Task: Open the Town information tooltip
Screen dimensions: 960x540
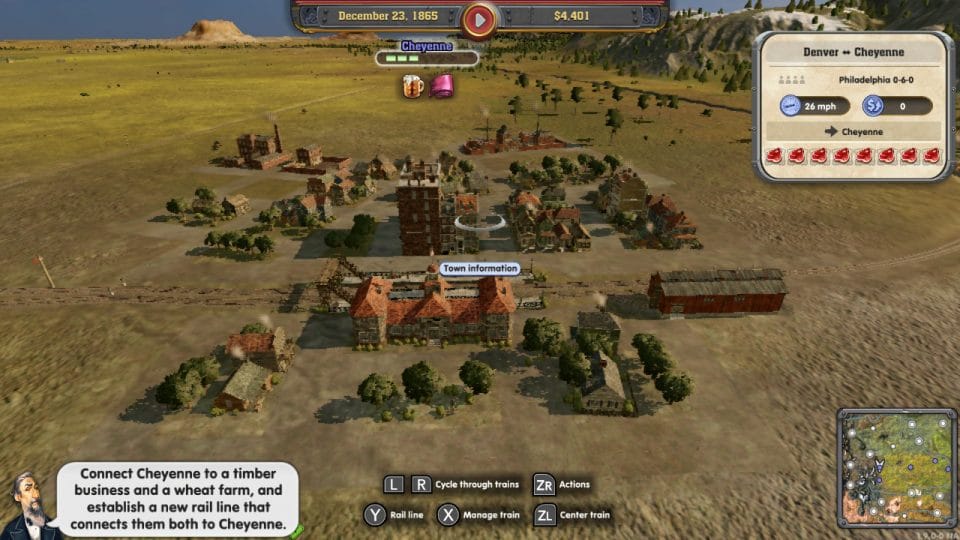Action: coord(480,268)
